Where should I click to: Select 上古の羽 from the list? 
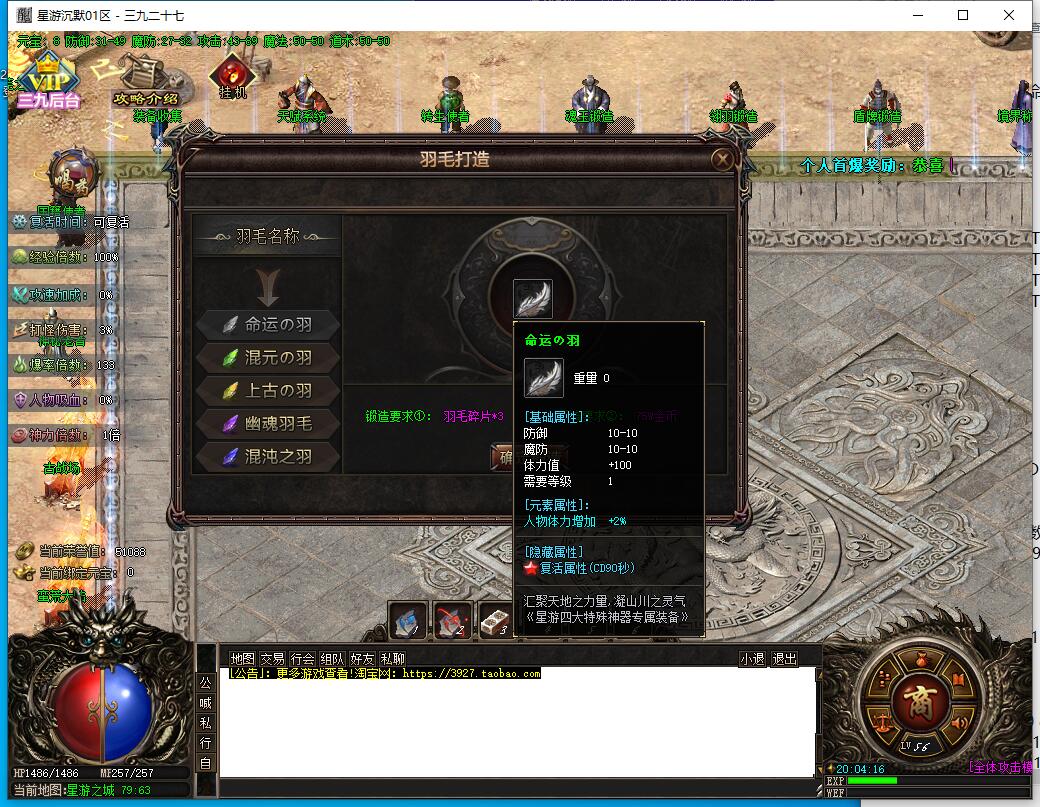pyautogui.click(x=268, y=390)
